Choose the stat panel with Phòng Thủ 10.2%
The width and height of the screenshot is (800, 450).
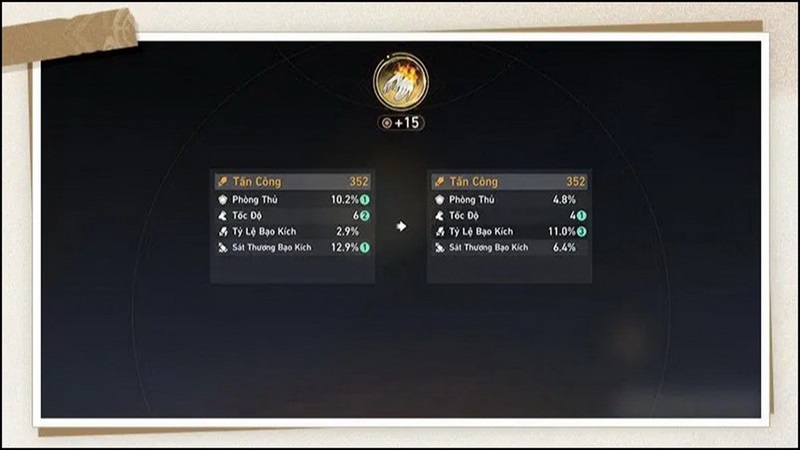click(292, 226)
